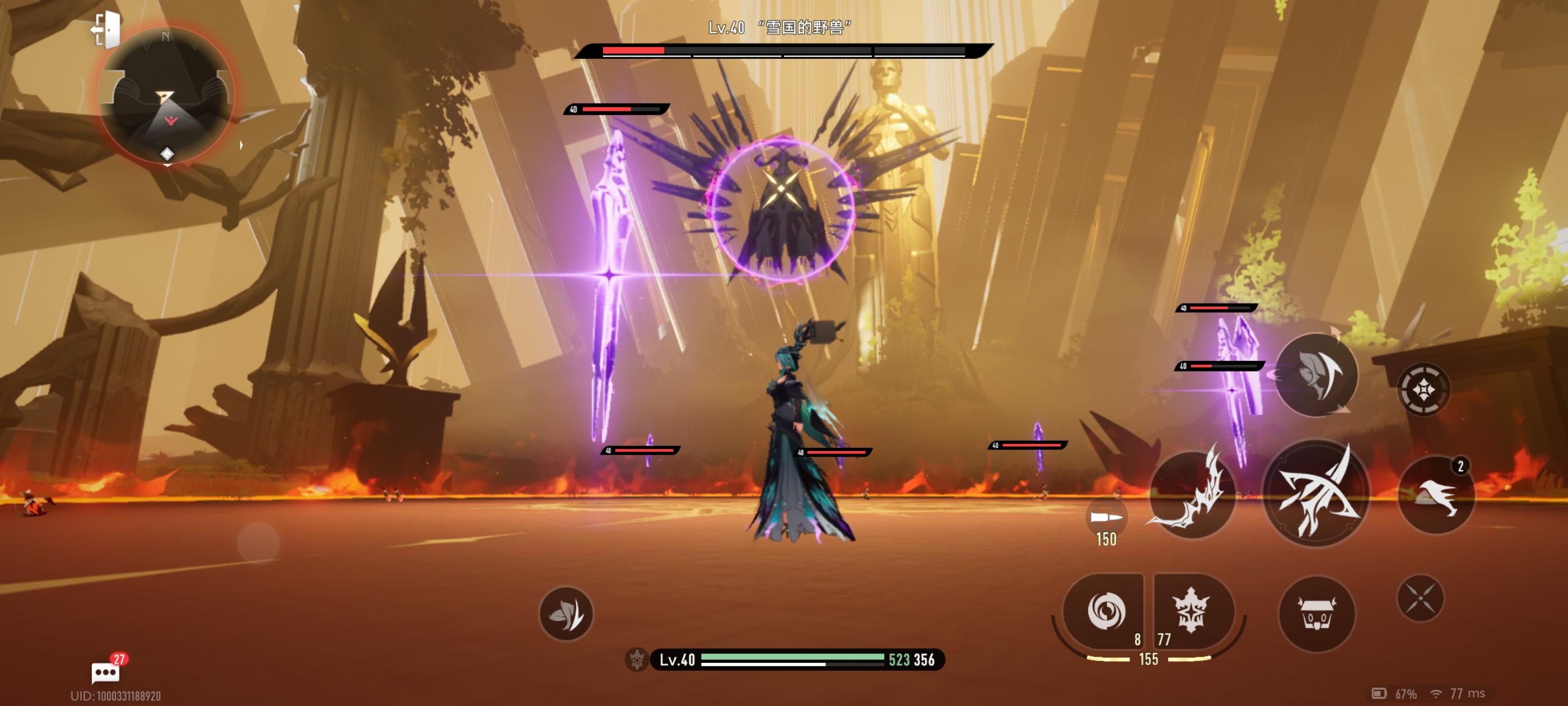The image size is (1568, 706).
Task: Swing the jagged scythe blade skill
Action: click(1191, 495)
